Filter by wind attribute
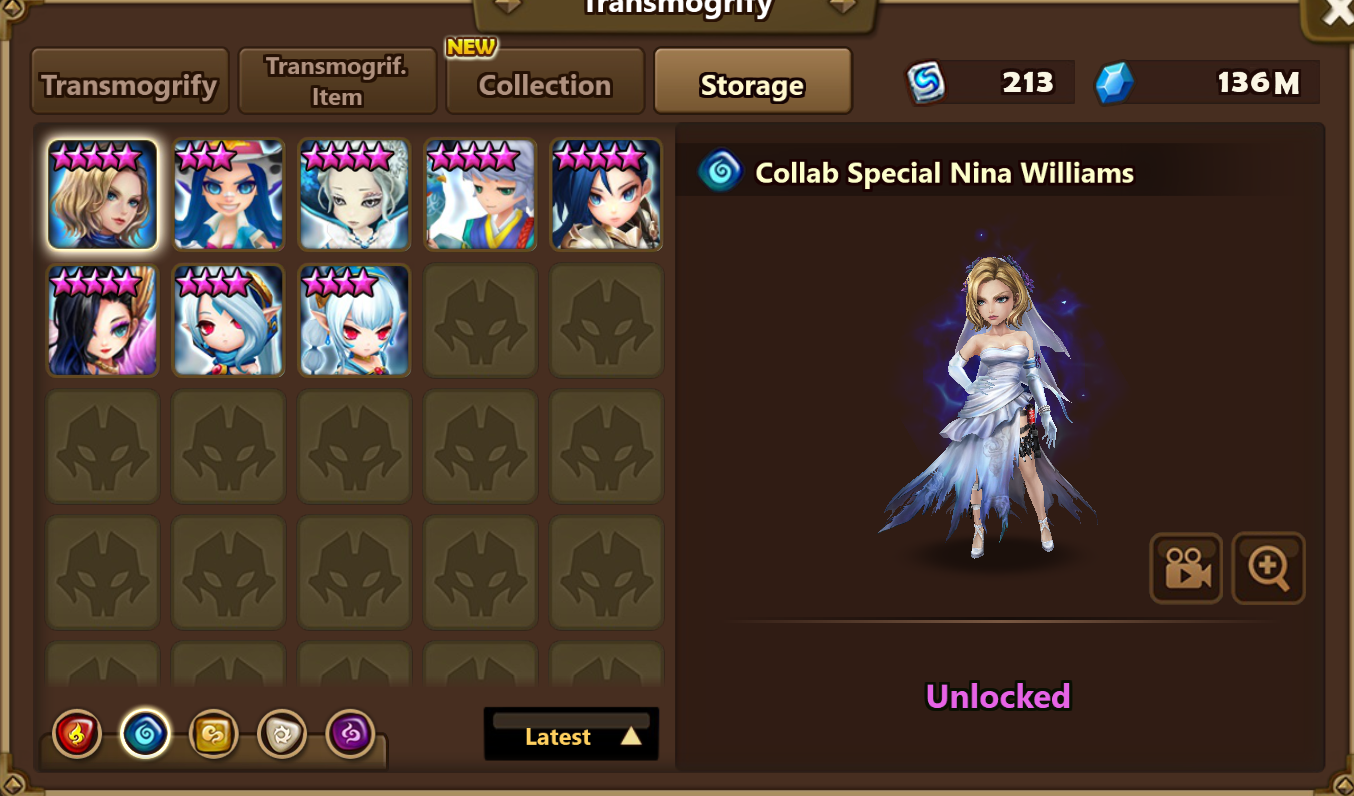Screen dimensions: 1354x796 pos(213,735)
